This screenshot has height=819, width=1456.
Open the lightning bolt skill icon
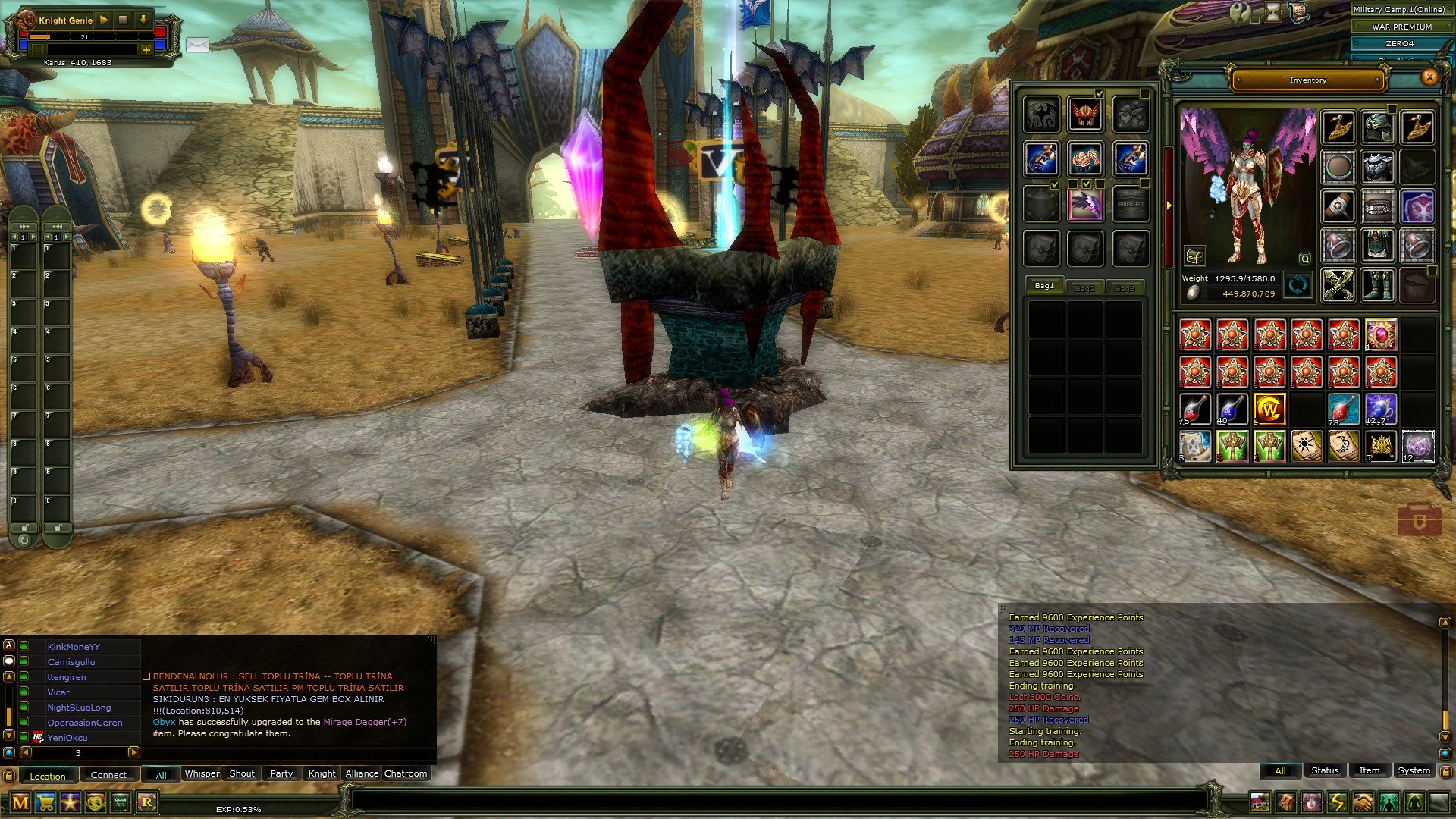pos(1337,802)
